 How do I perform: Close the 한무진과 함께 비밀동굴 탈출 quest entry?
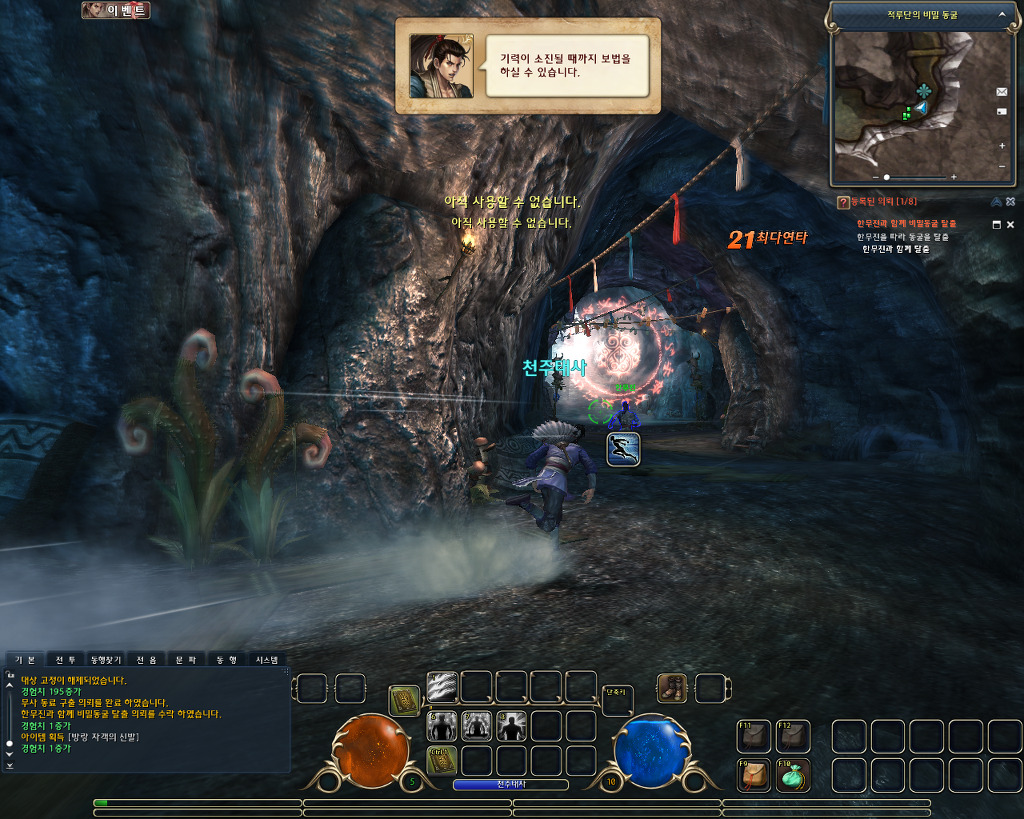(x=1010, y=224)
